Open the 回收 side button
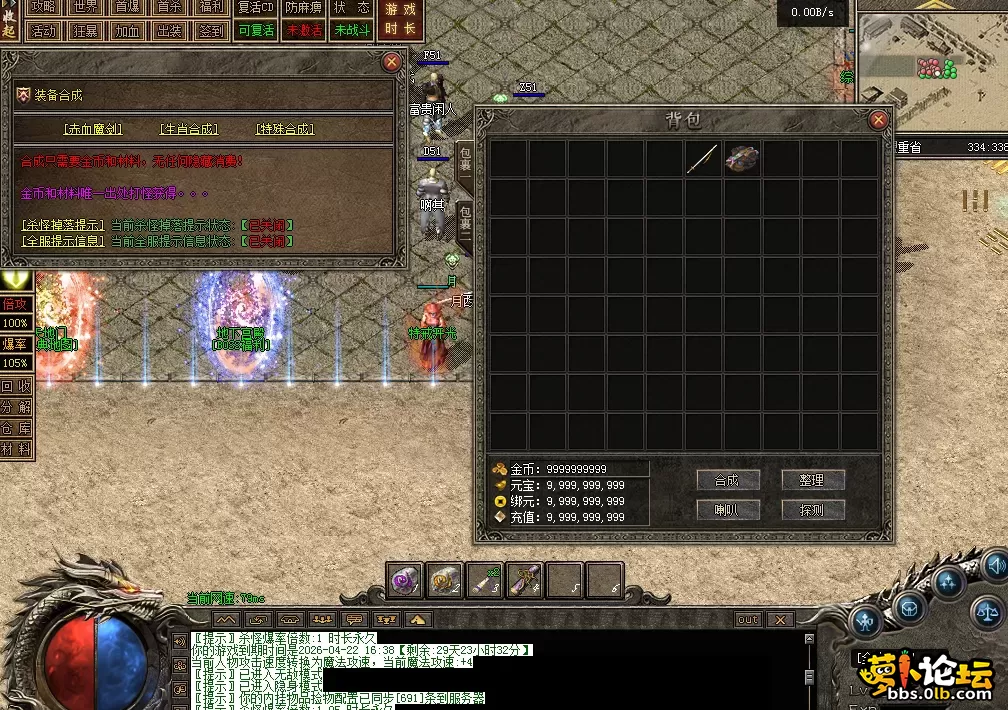The image size is (1008, 710). tap(15, 386)
